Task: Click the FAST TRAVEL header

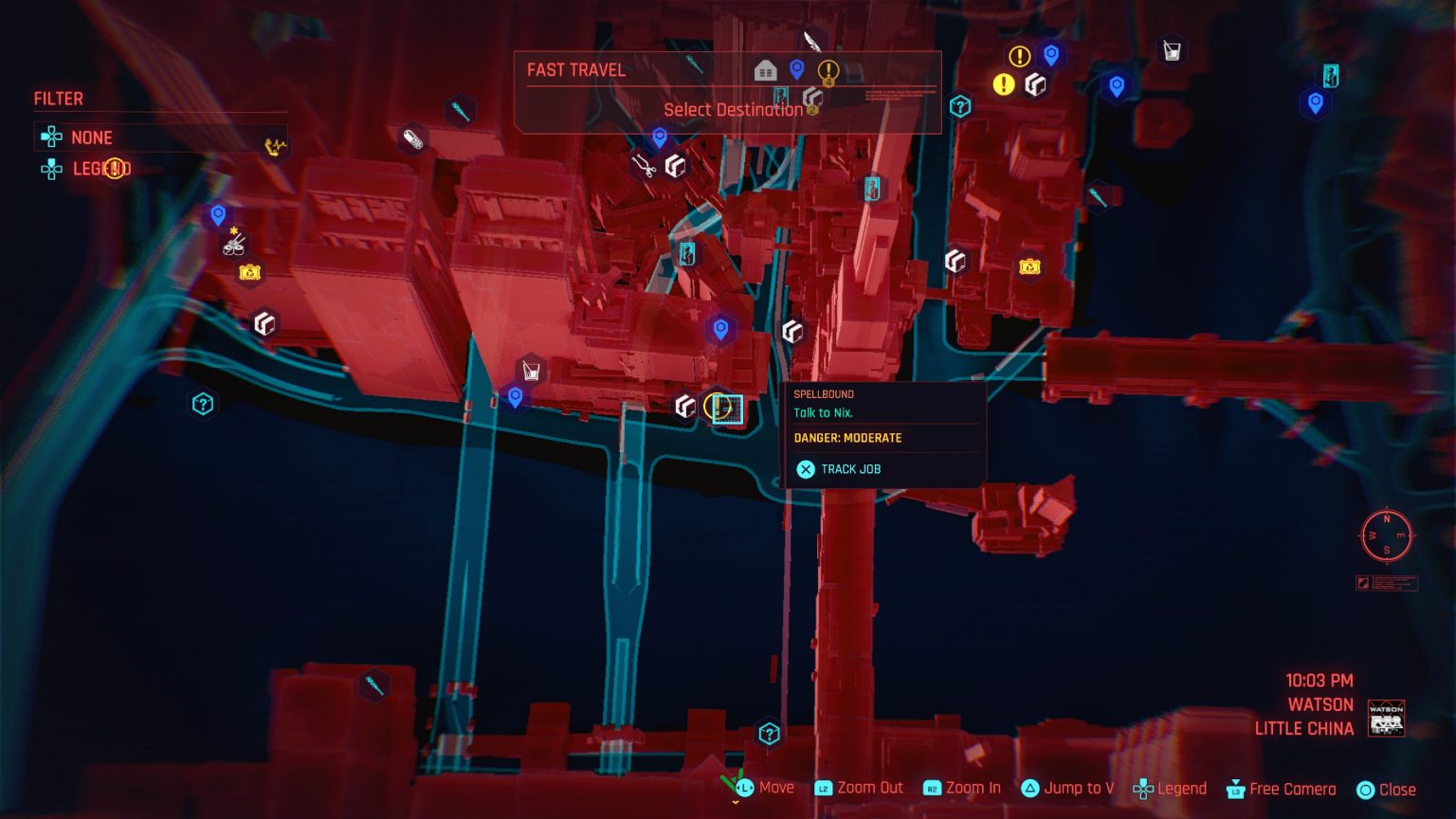Action: click(575, 69)
